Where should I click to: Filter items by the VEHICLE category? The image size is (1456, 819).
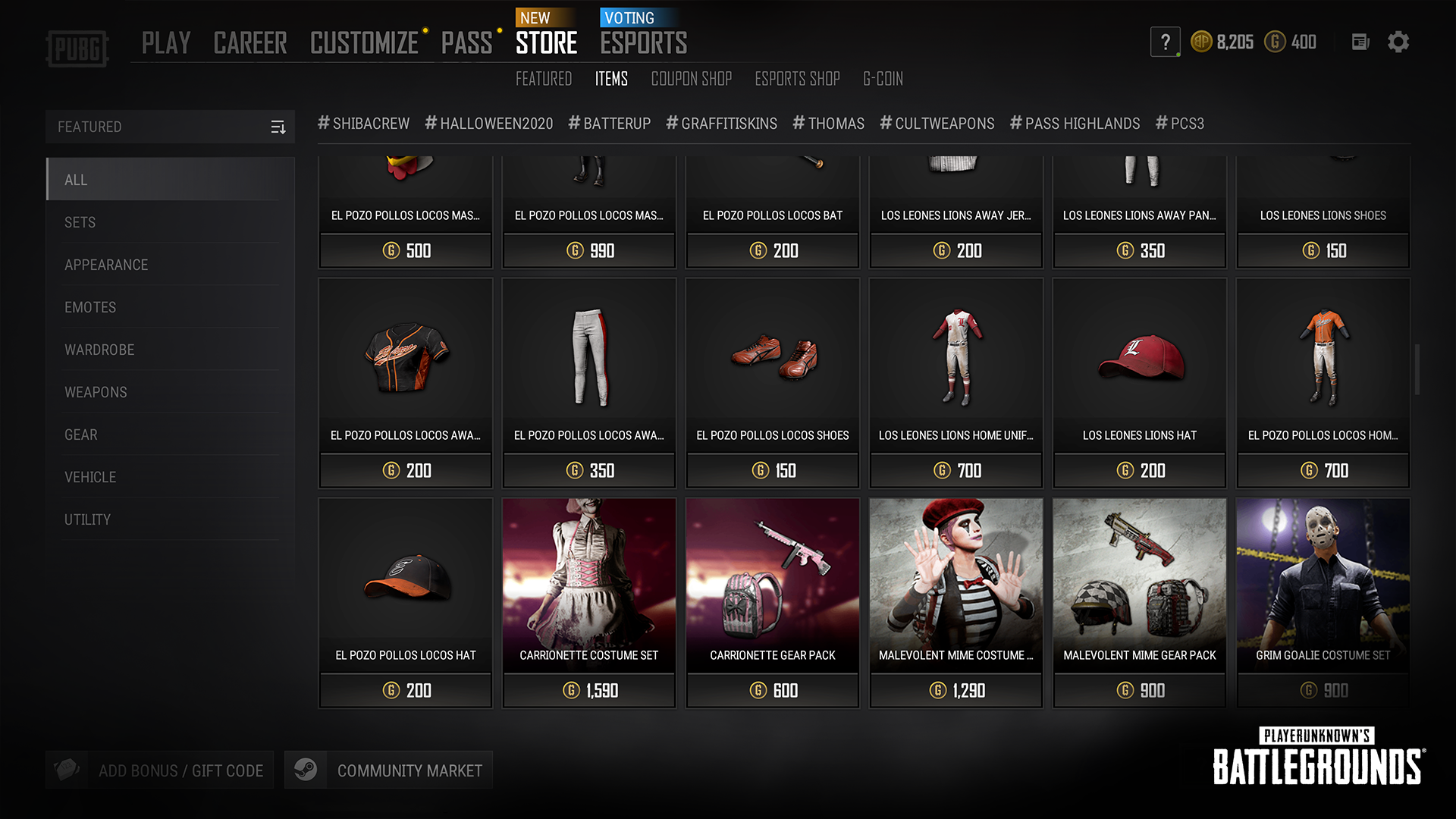(x=90, y=477)
